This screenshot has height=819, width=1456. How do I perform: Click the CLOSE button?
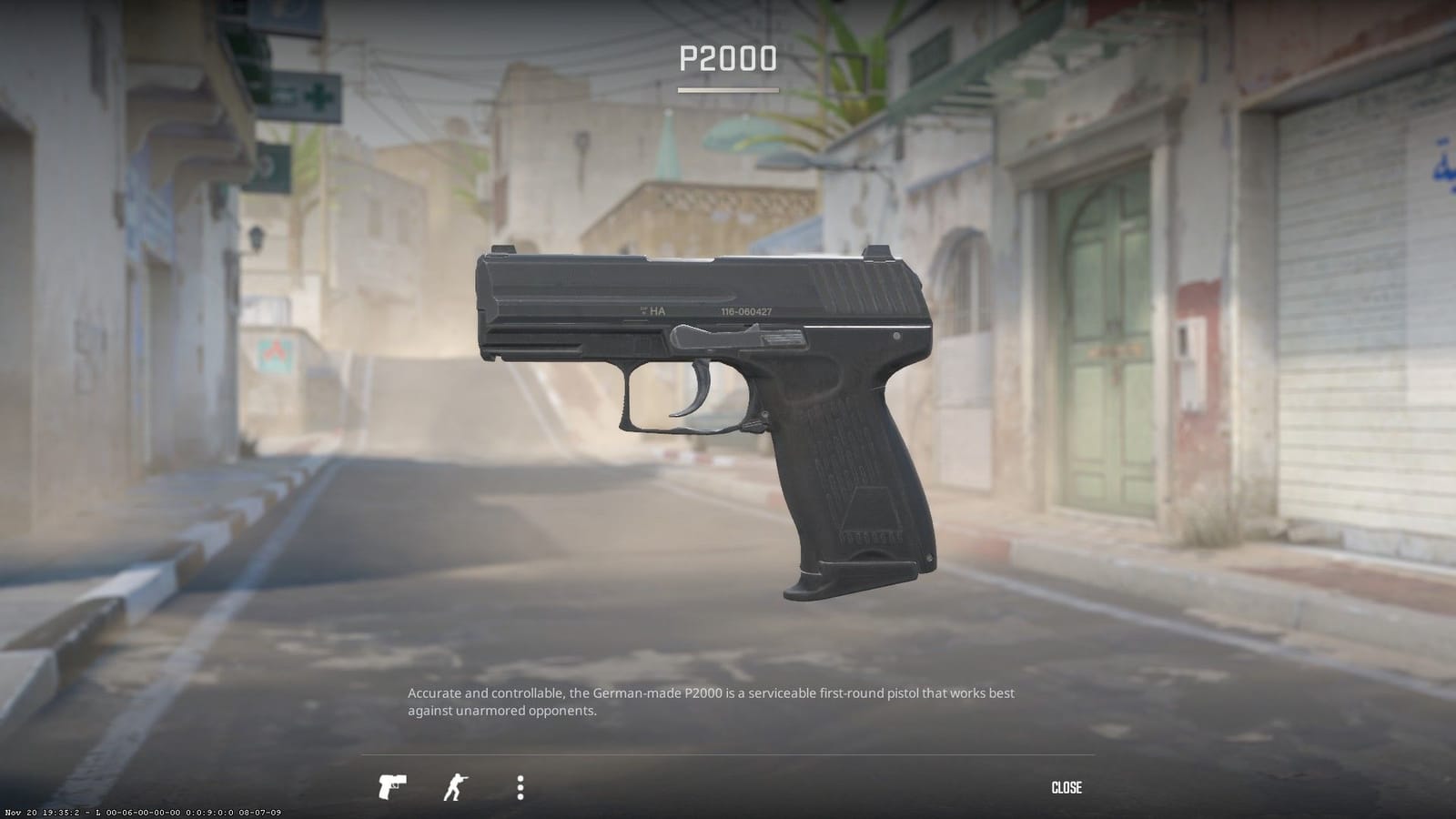tap(1068, 787)
